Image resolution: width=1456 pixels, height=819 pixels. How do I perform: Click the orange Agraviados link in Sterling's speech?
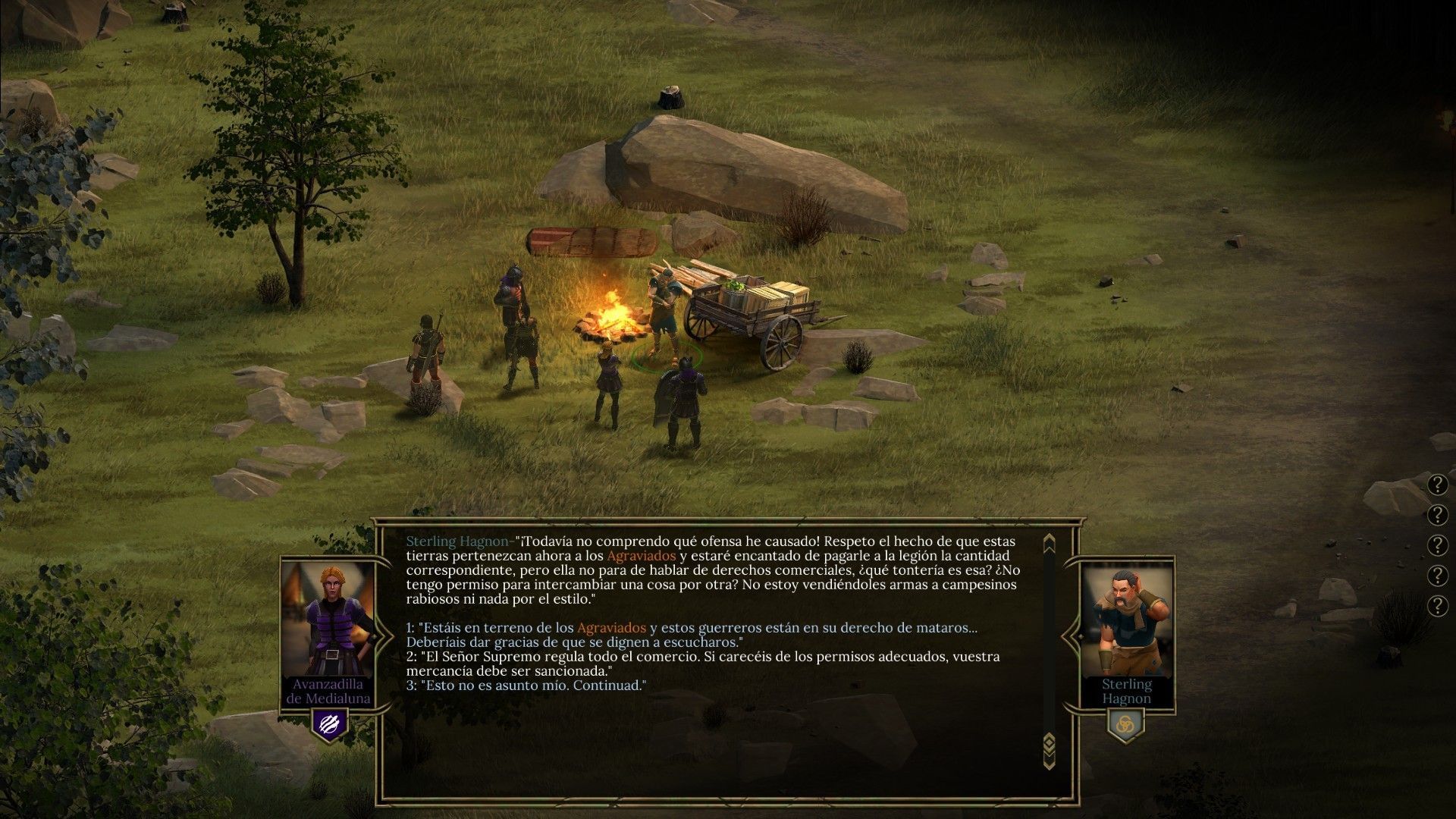pos(641,556)
